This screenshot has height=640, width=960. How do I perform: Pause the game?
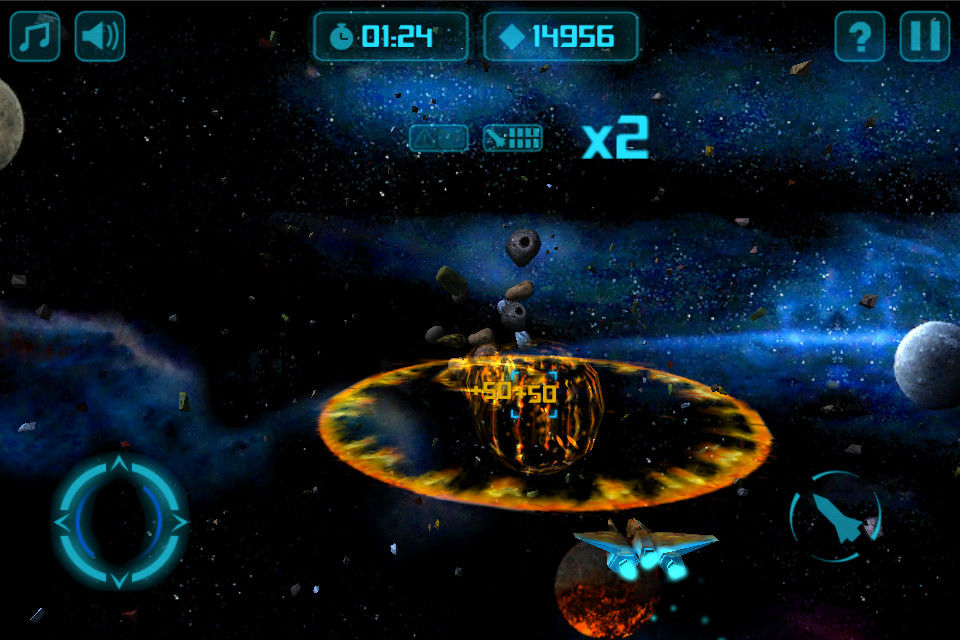click(x=925, y=36)
